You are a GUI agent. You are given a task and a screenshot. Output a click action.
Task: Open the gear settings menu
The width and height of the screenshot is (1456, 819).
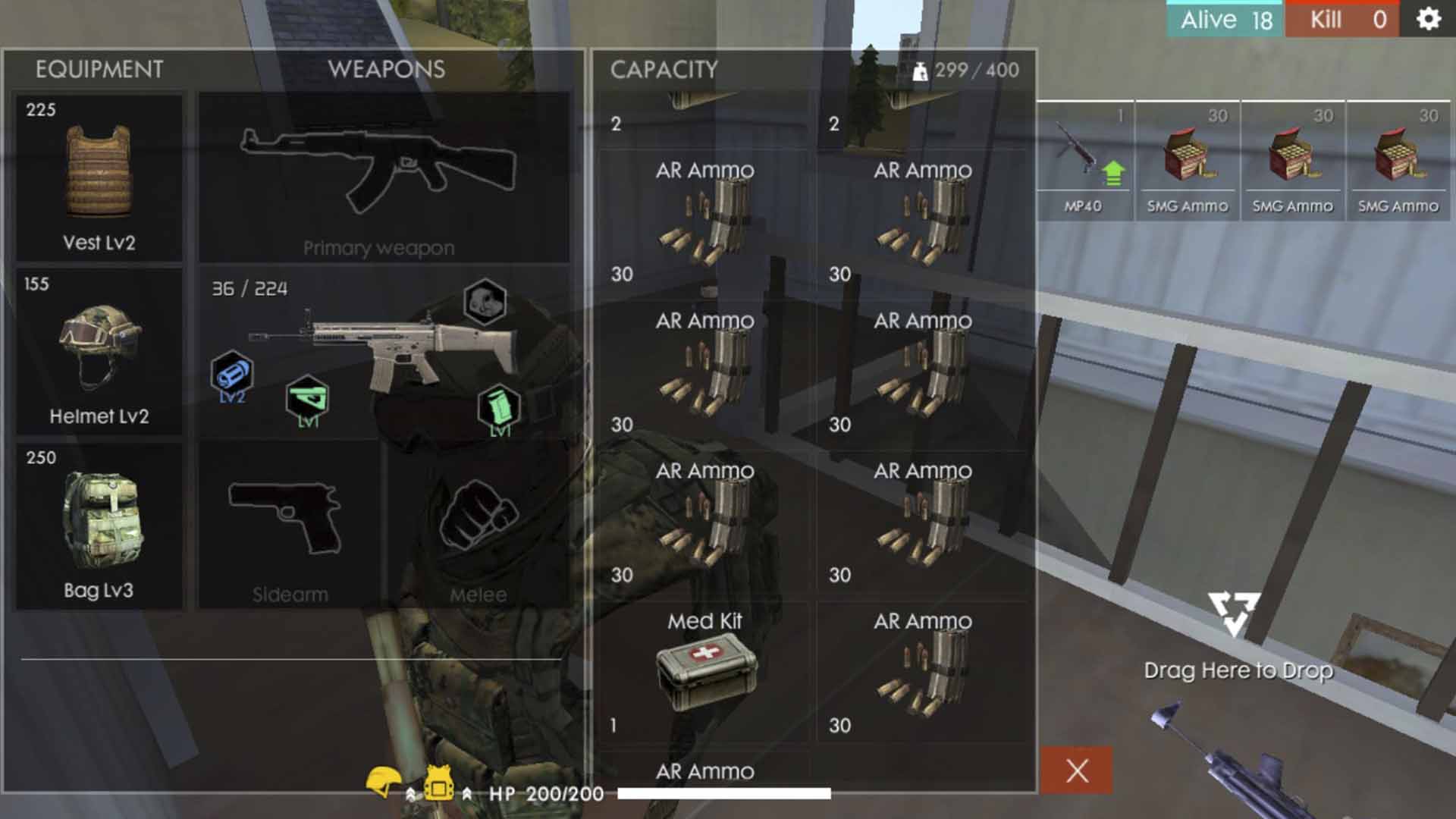click(x=1428, y=19)
